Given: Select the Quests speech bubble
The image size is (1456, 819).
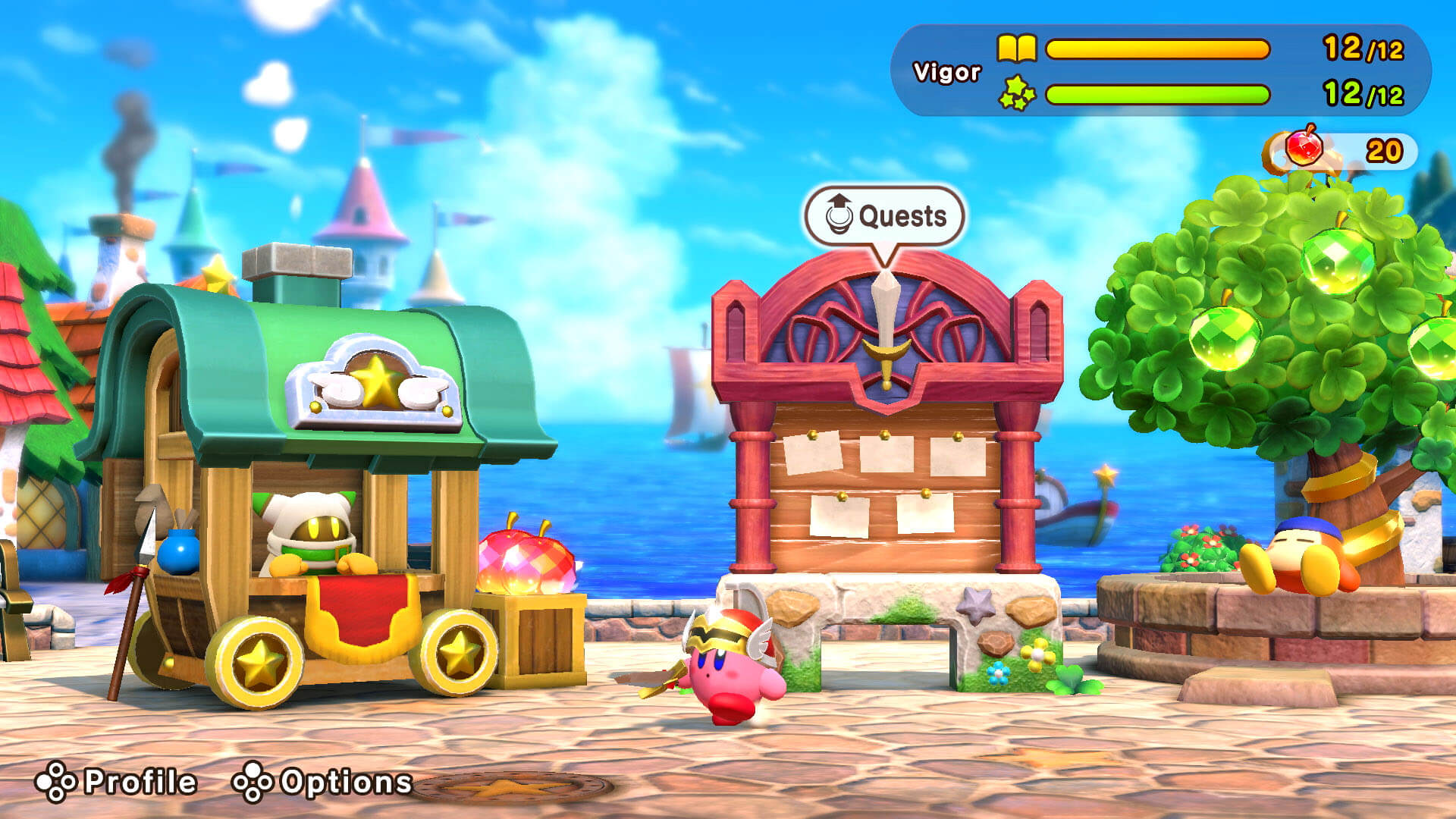Looking at the screenshot, I should click(x=884, y=216).
